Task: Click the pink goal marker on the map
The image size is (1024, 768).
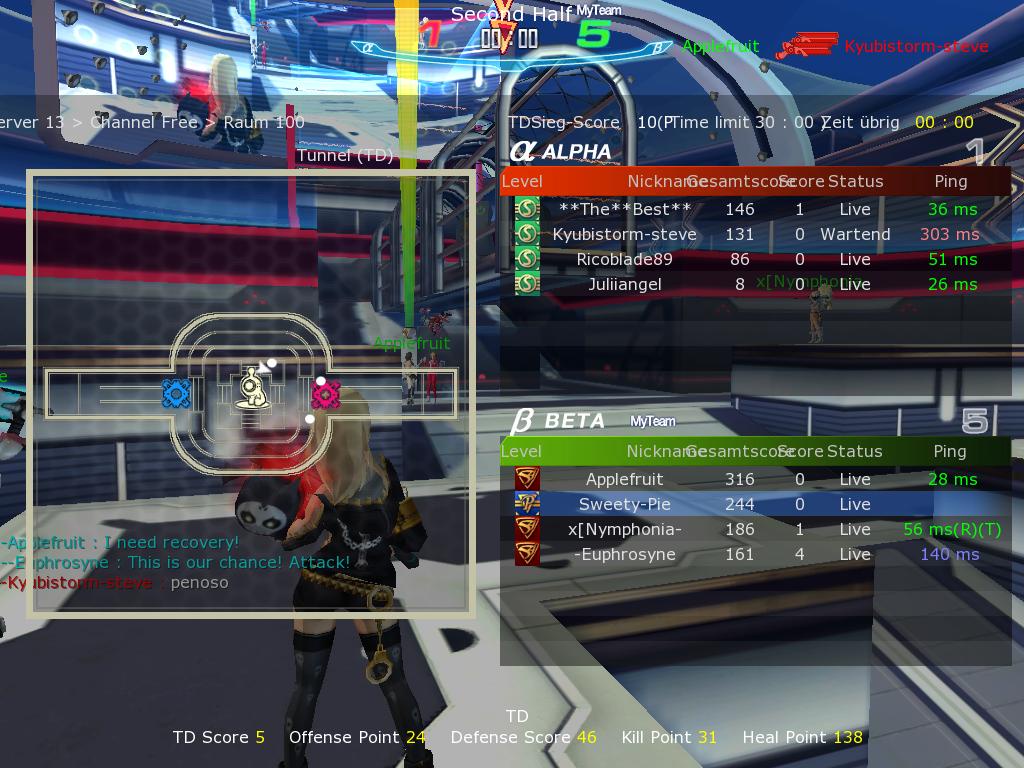Action: click(x=326, y=395)
